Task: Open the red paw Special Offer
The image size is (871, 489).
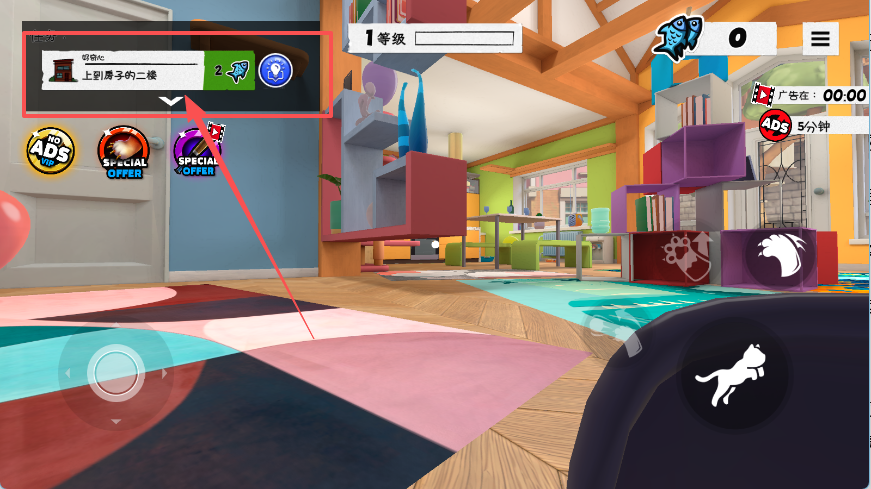Action: (x=123, y=152)
